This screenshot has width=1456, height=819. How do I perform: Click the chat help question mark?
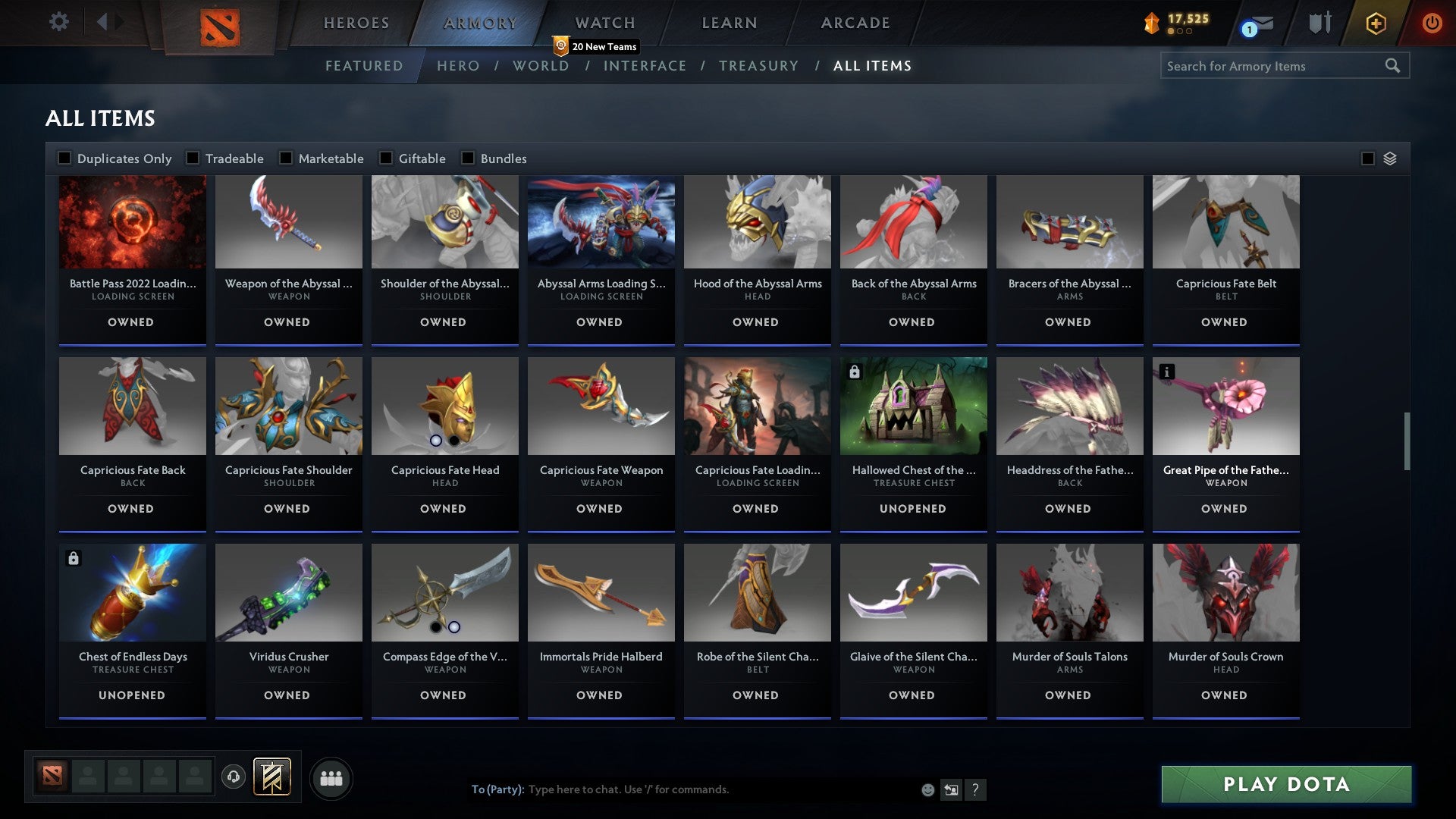pyautogui.click(x=976, y=789)
